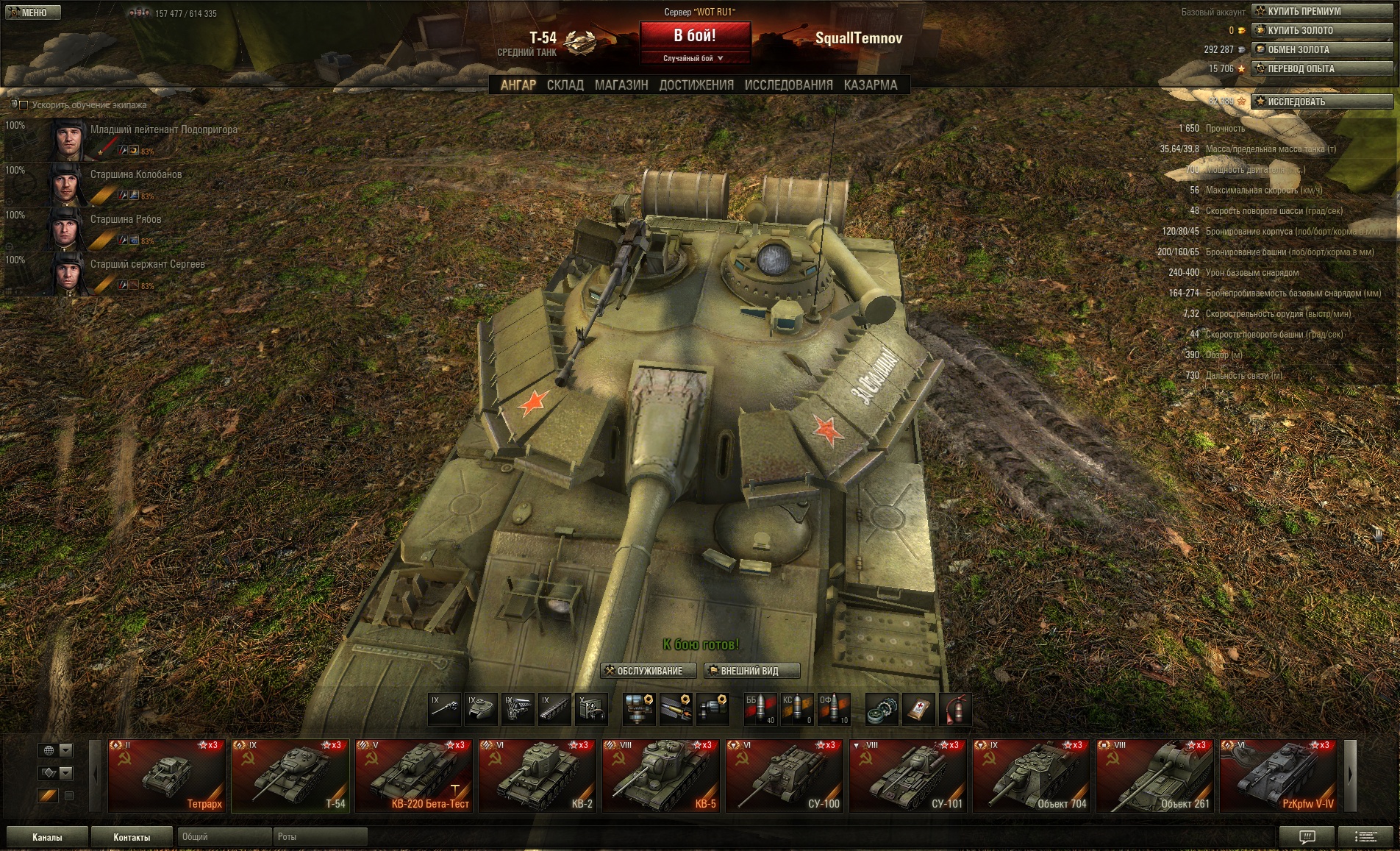Open the Контакты contacts button
1400x851 pixels.
[132, 837]
